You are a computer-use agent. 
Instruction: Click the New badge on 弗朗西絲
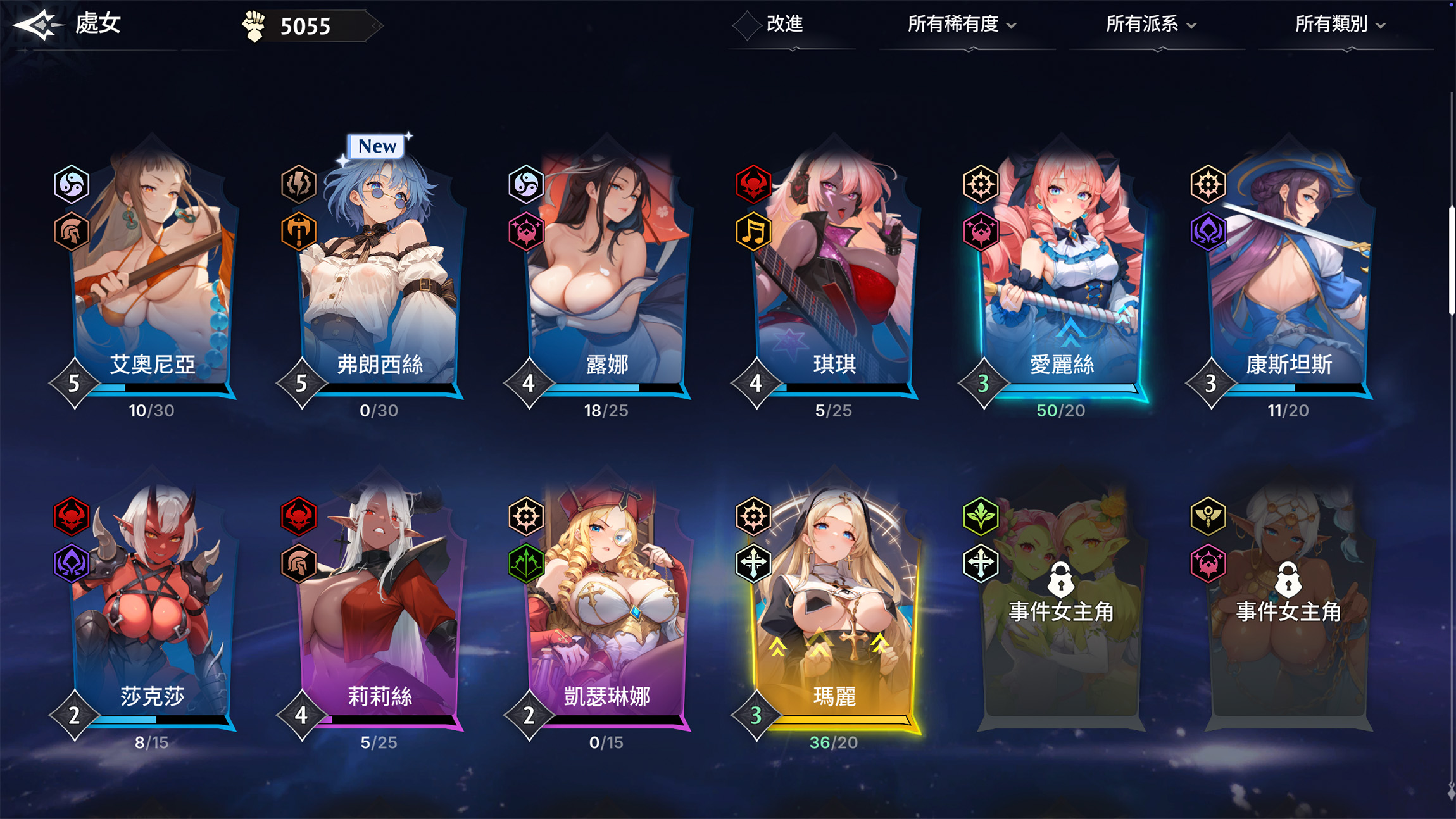pyautogui.click(x=377, y=146)
